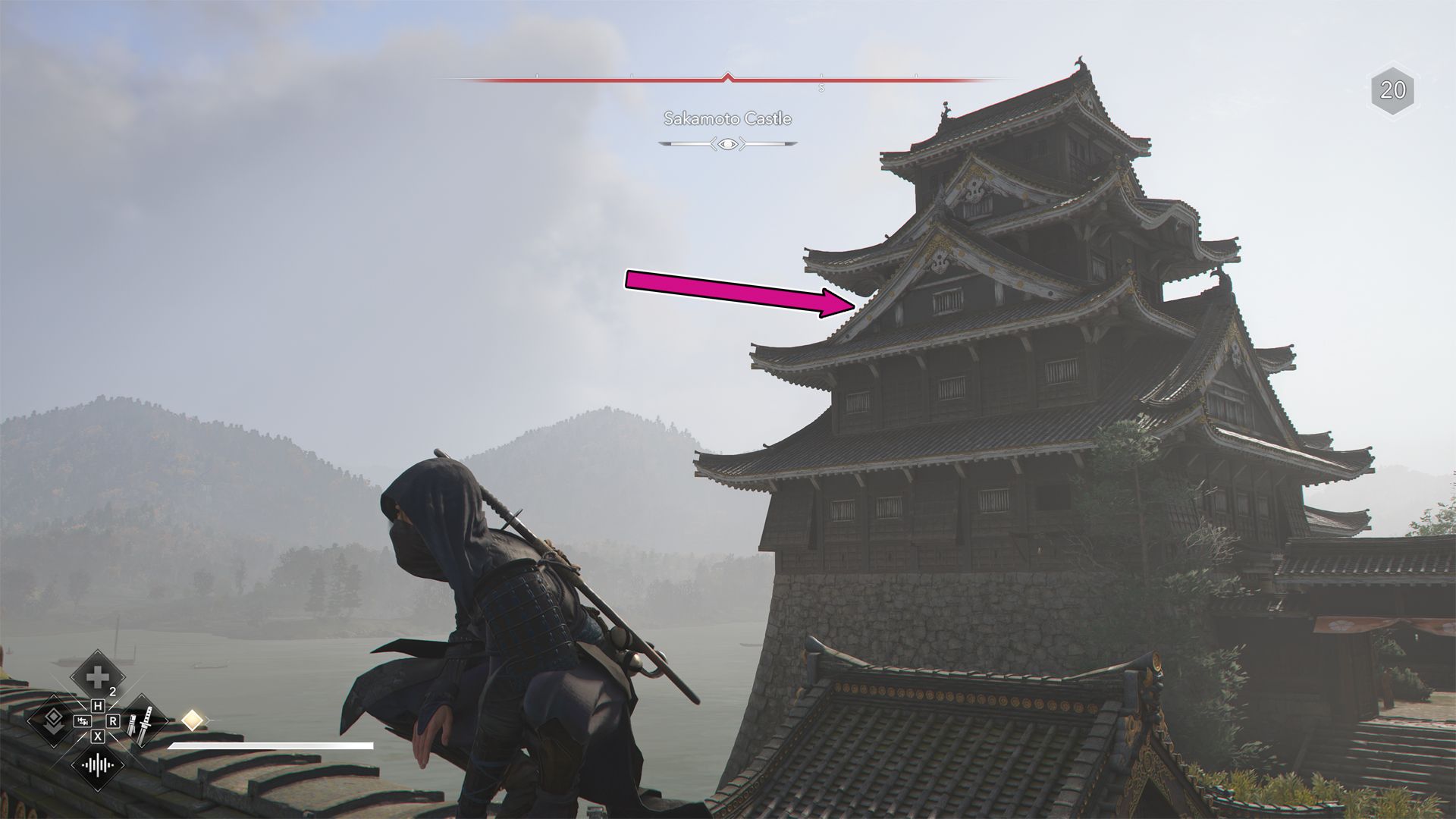Toggle the X button prompt

point(98,736)
